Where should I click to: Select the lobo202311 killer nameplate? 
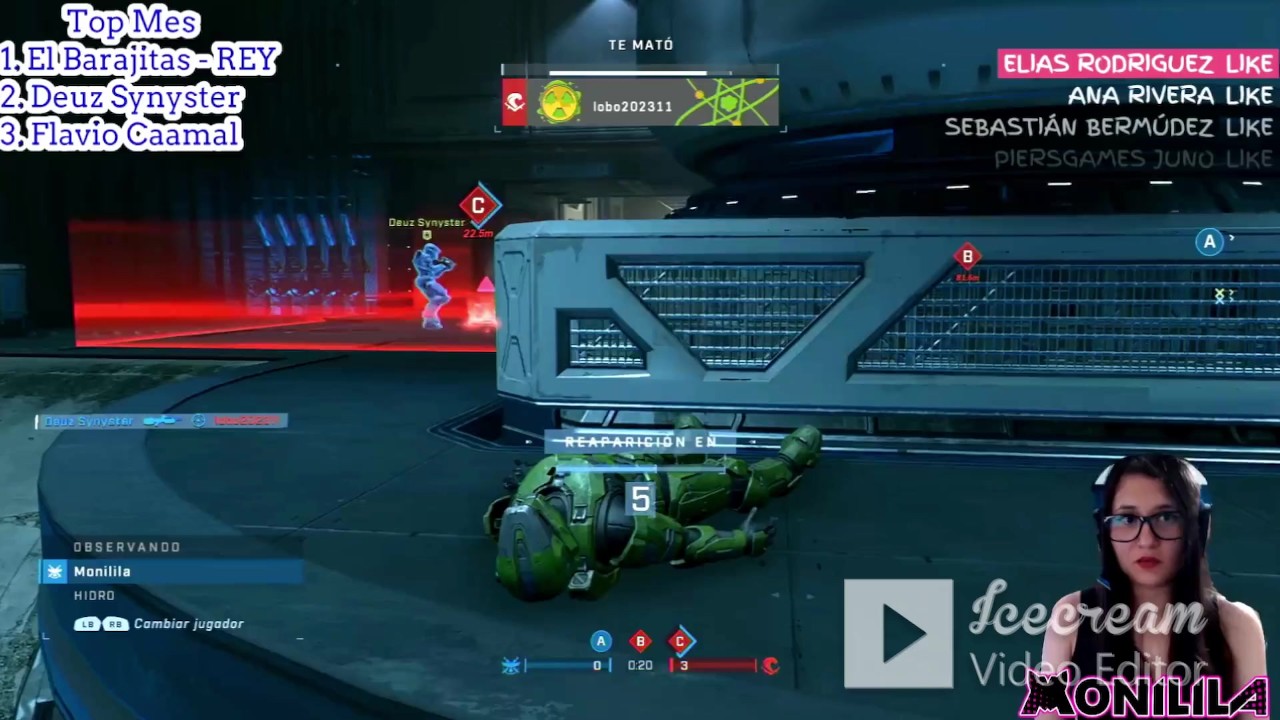coord(632,106)
